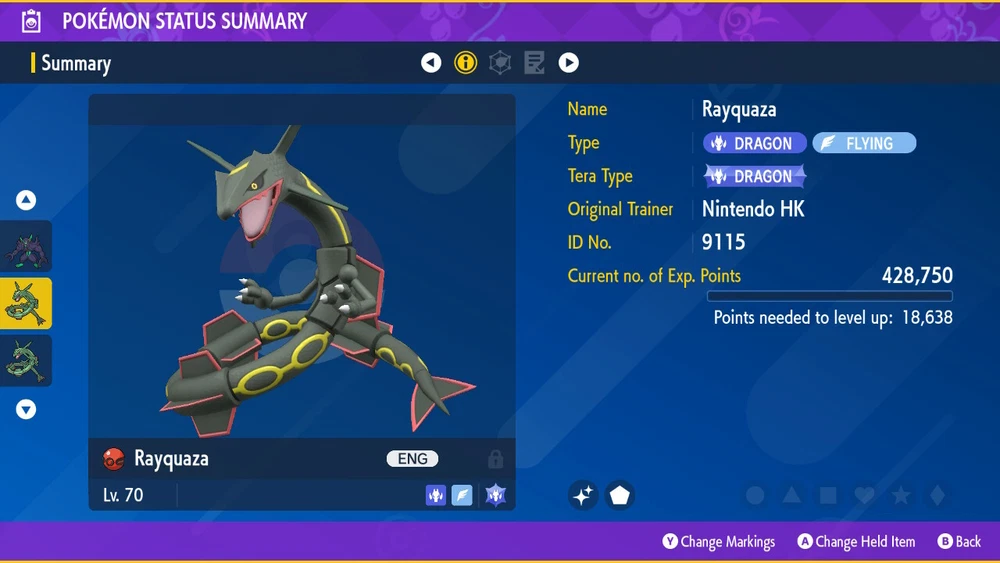Click the white pentagon mark icon
The image size is (1000, 563).
[x=620, y=495]
